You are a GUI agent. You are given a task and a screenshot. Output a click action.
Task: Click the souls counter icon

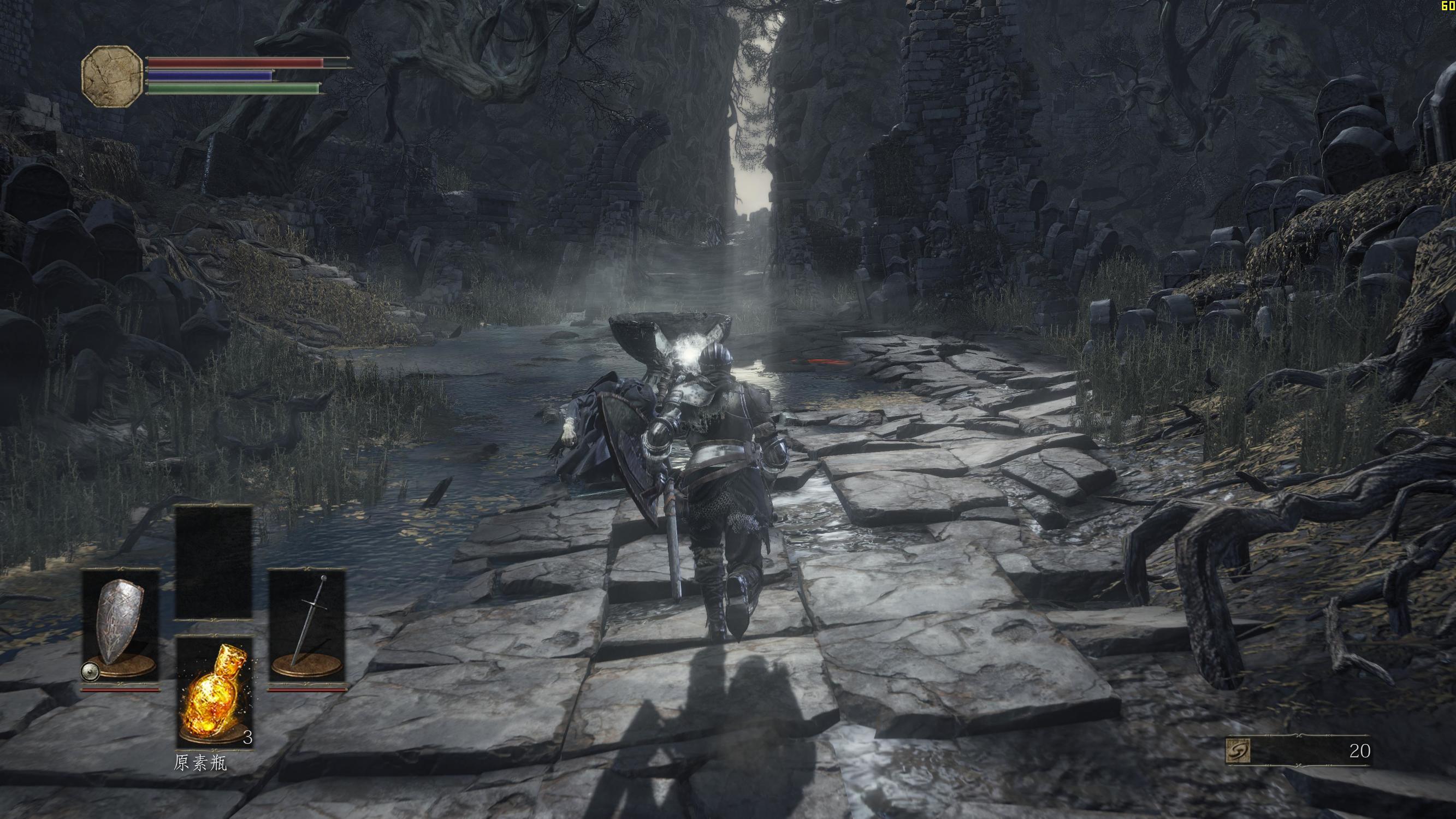pos(1237,751)
